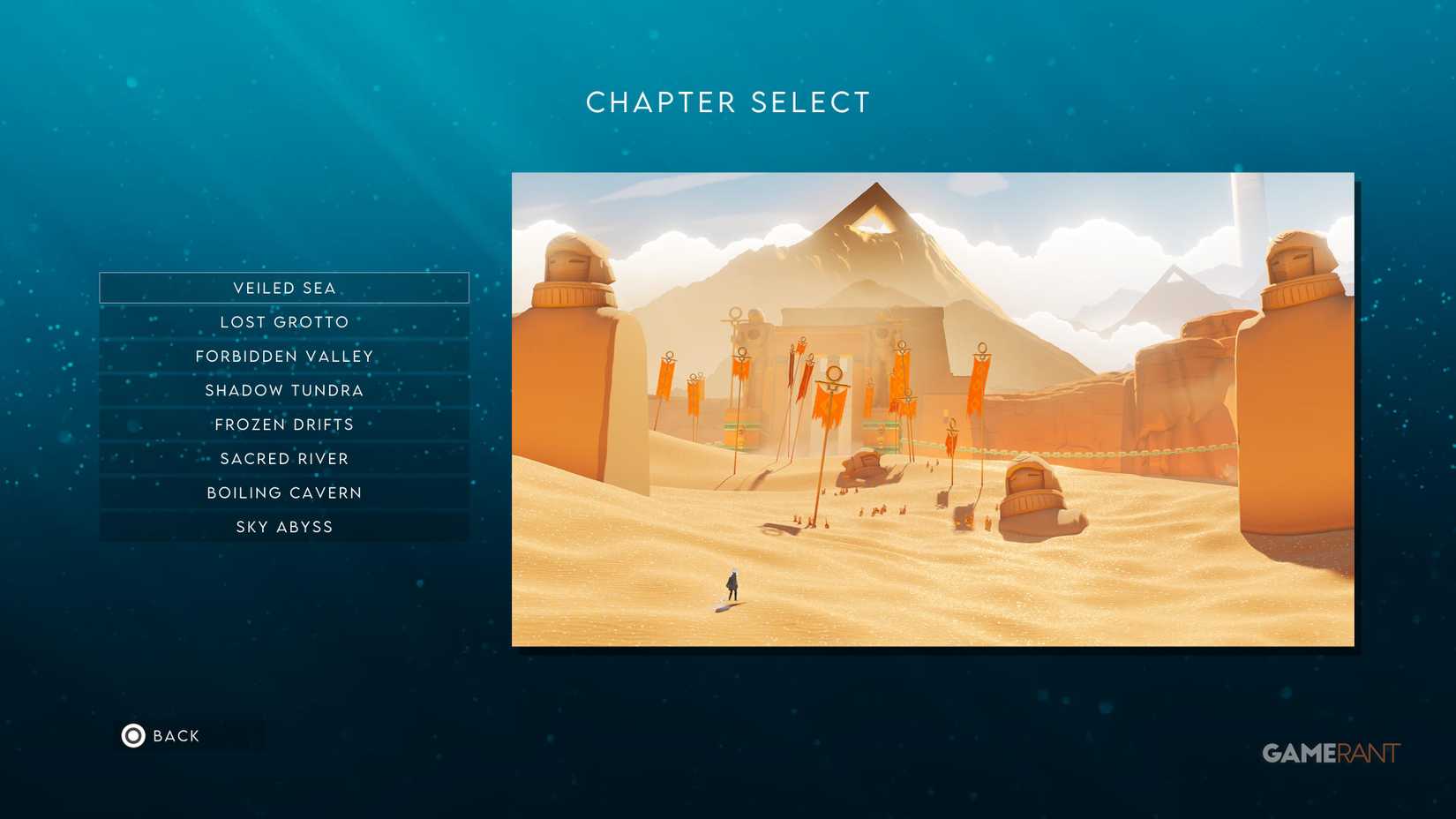Click the highlighted Veiled Sea selection box
This screenshot has width=1456, height=819.
click(x=284, y=288)
